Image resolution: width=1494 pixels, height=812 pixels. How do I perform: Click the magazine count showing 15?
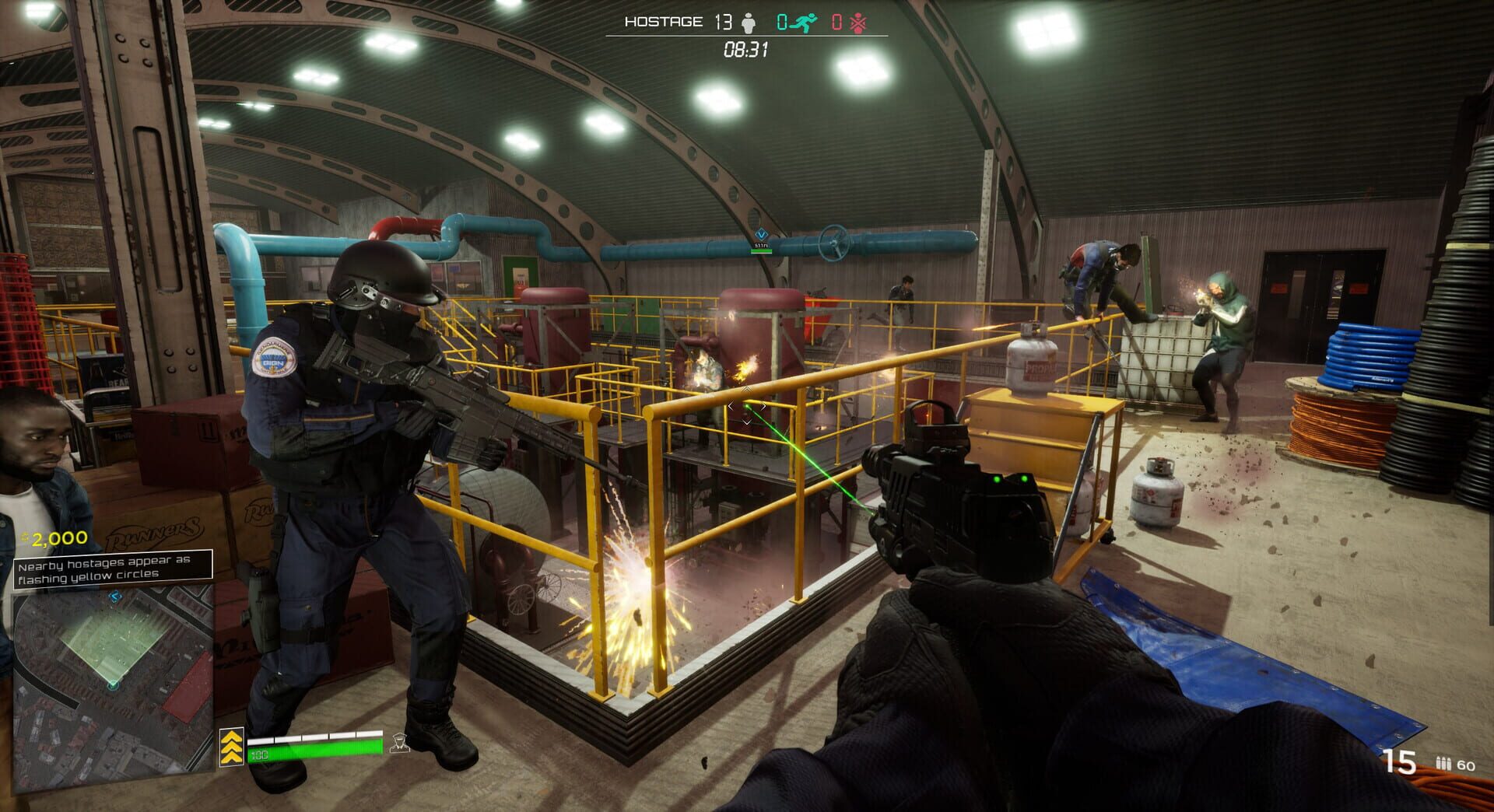coord(1401,761)
